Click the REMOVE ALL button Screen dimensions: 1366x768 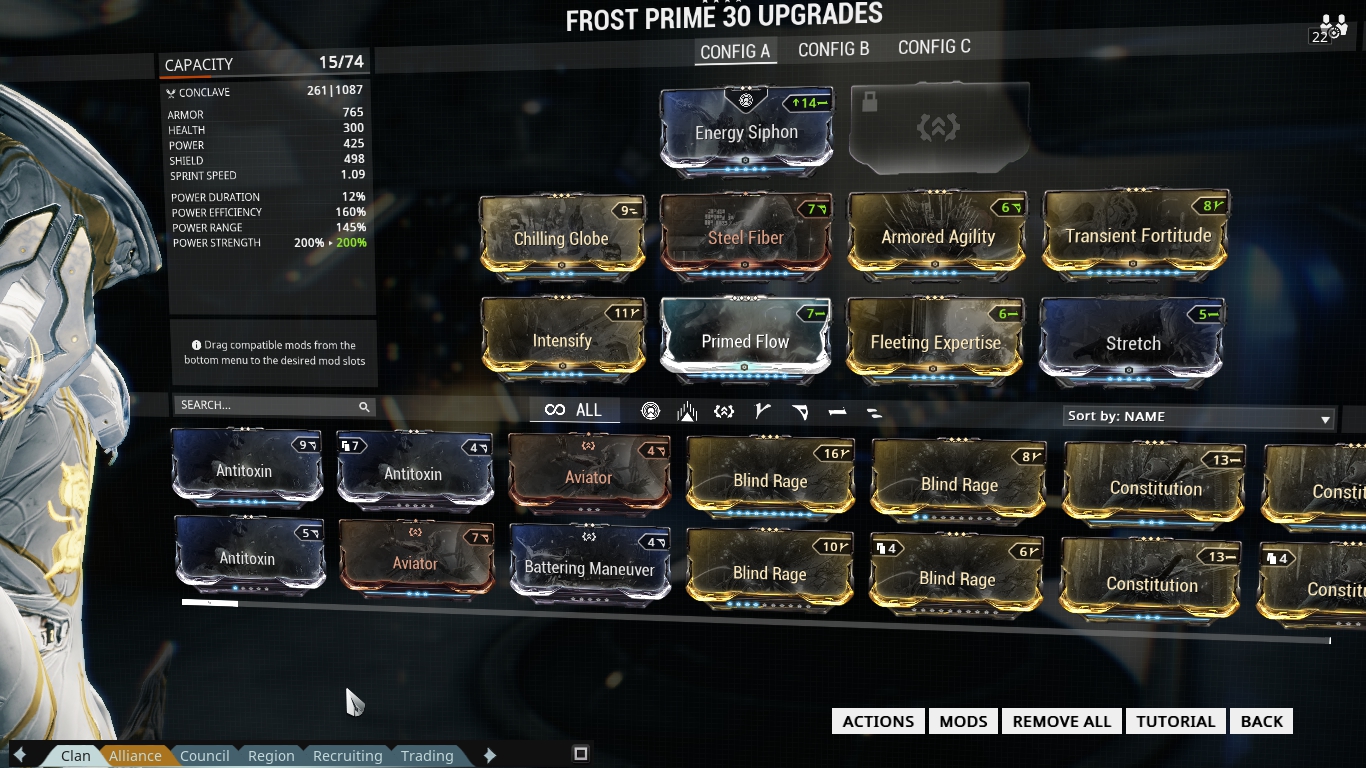tap(1061, 720)
